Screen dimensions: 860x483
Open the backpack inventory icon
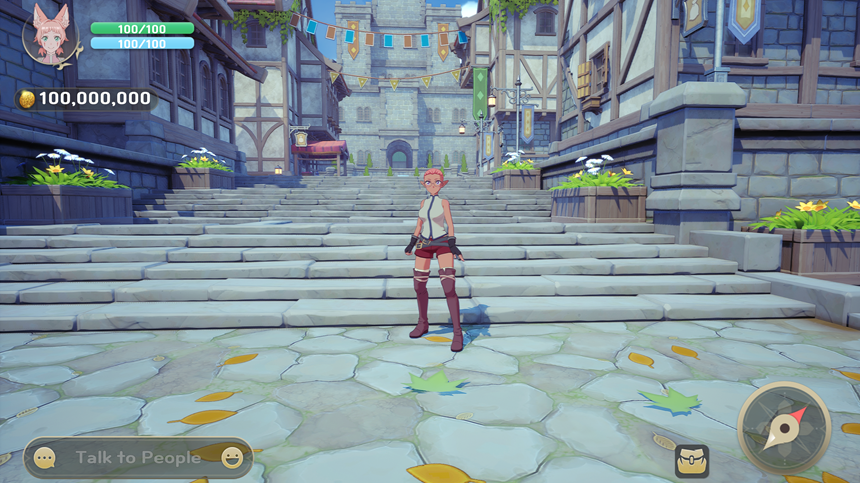pyautogui.click(x=691, y=460)
